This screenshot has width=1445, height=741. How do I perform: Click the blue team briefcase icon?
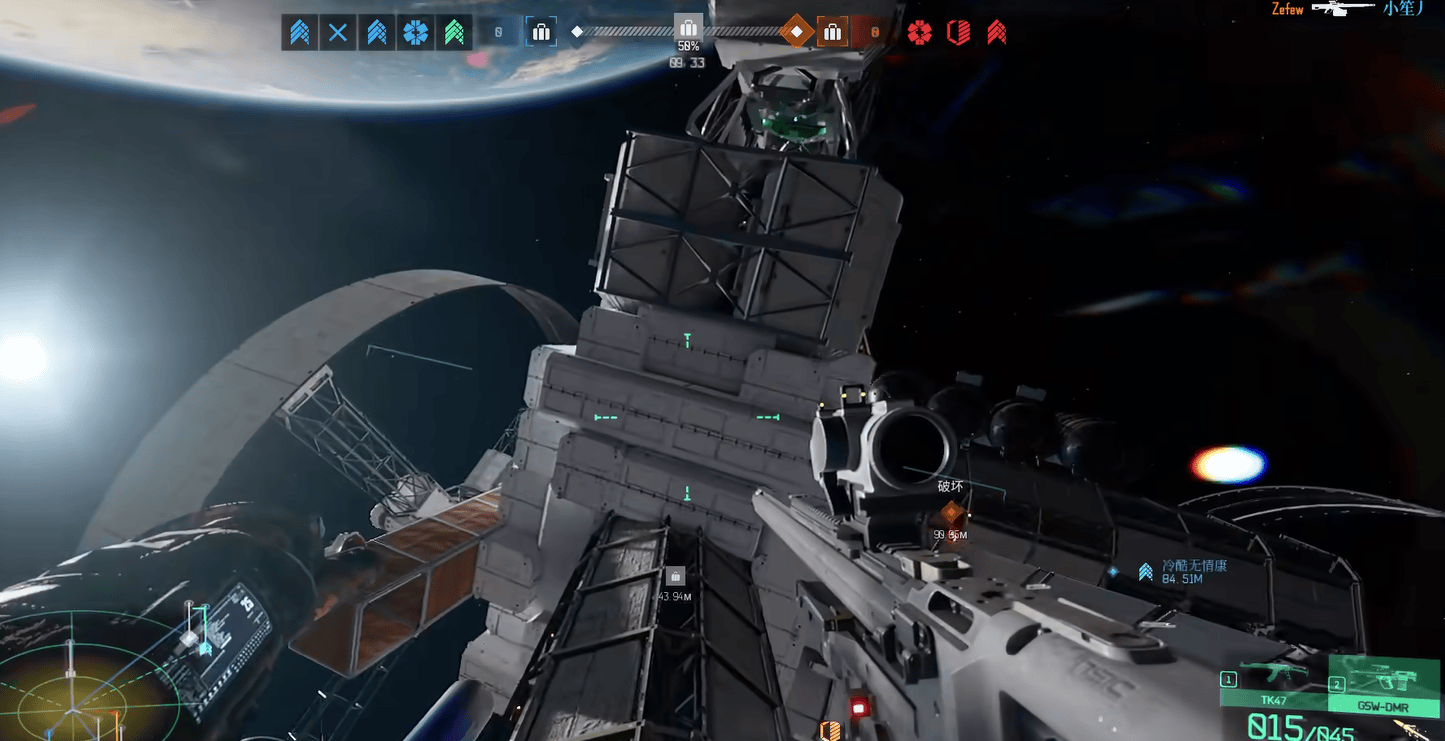pyautogui.click(x=541, y=32)
